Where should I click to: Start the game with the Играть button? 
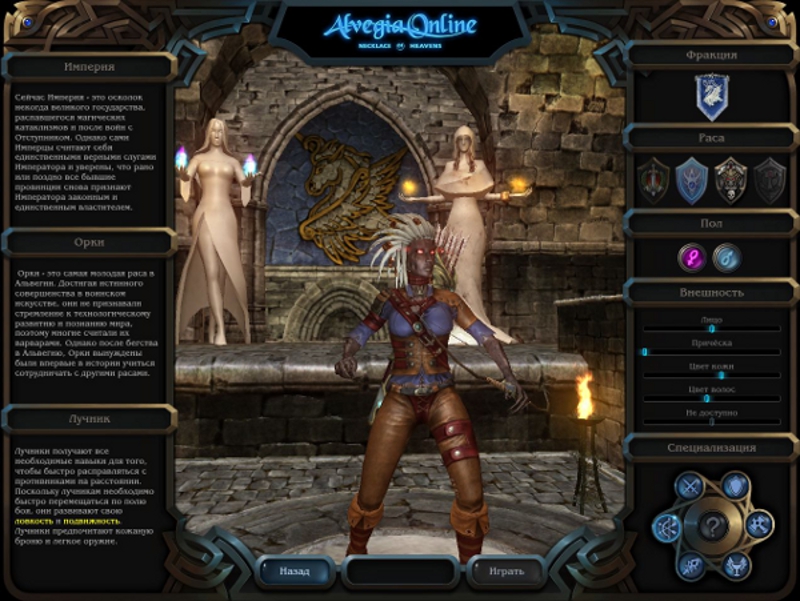[505, 571]
